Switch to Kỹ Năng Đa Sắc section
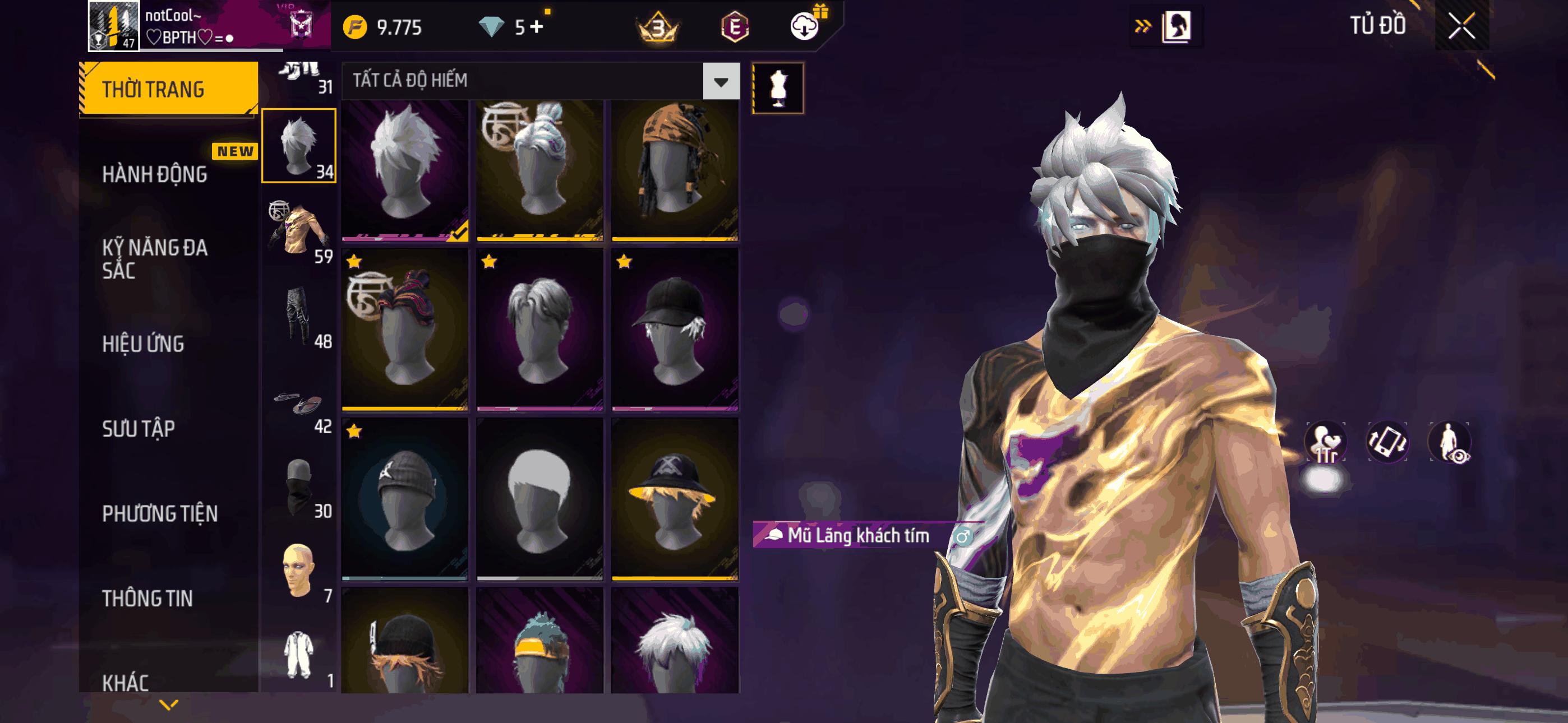Image resolution: width=1568 pixels, height=723 pixels. coord(155,258)
